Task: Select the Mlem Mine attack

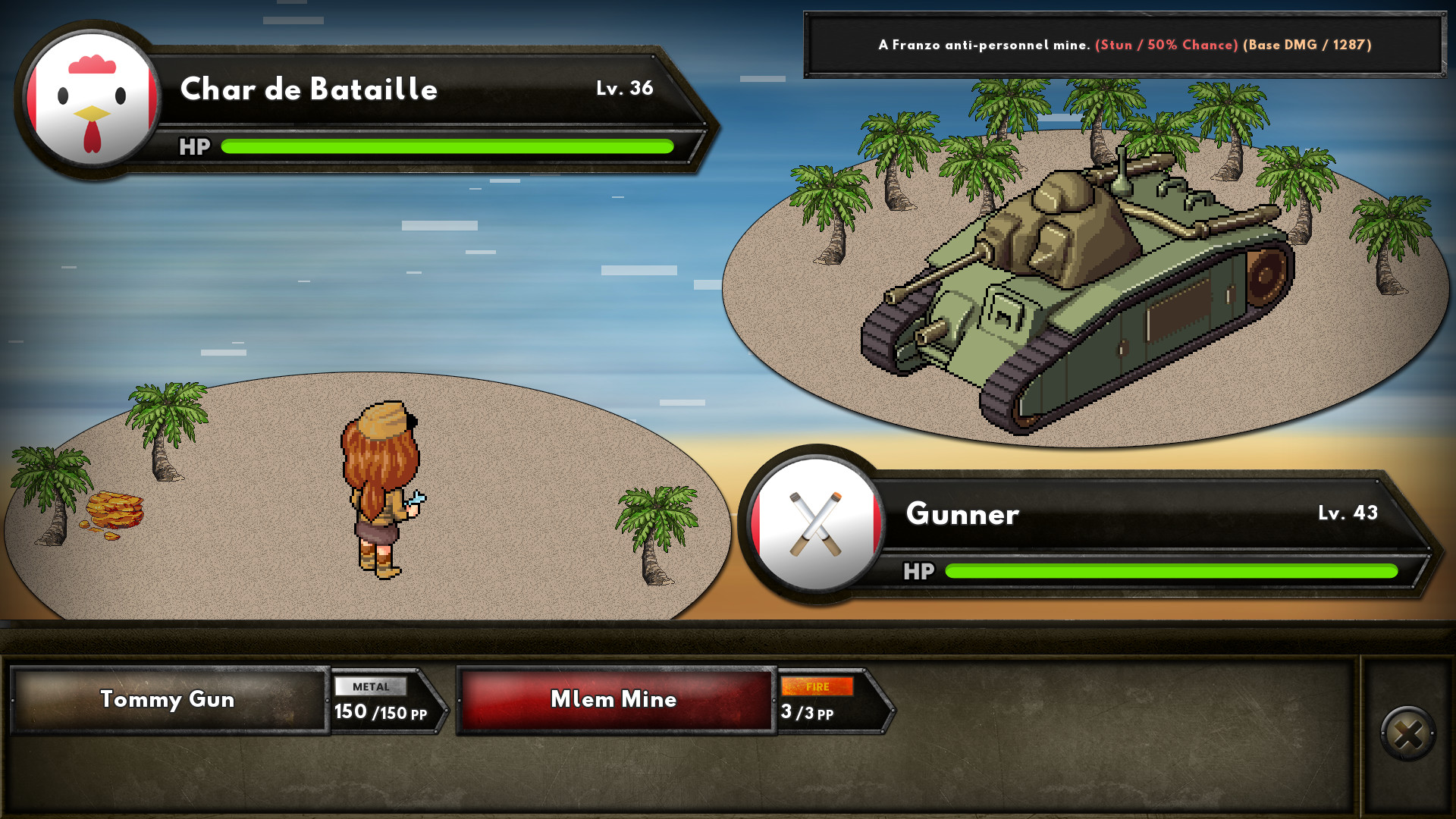Action: pos(613,700)
